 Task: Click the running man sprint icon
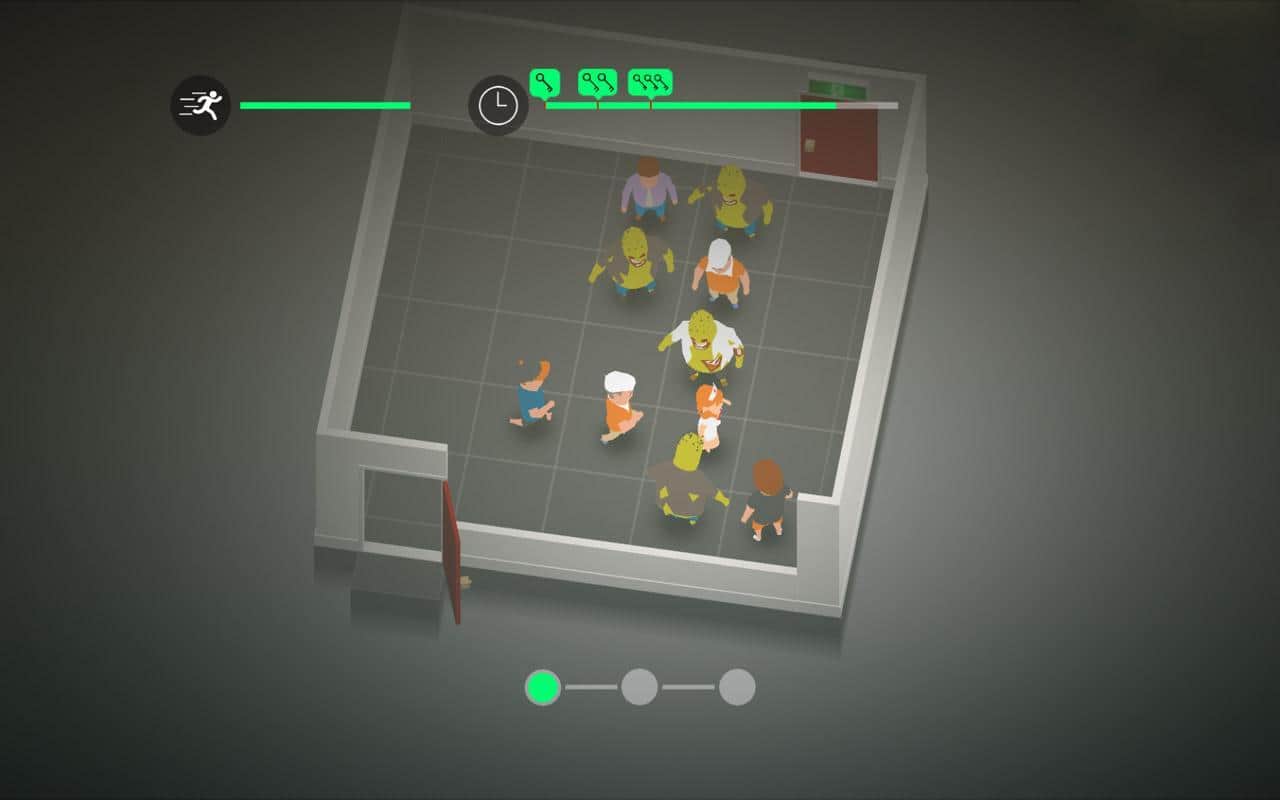coord(200,105)
